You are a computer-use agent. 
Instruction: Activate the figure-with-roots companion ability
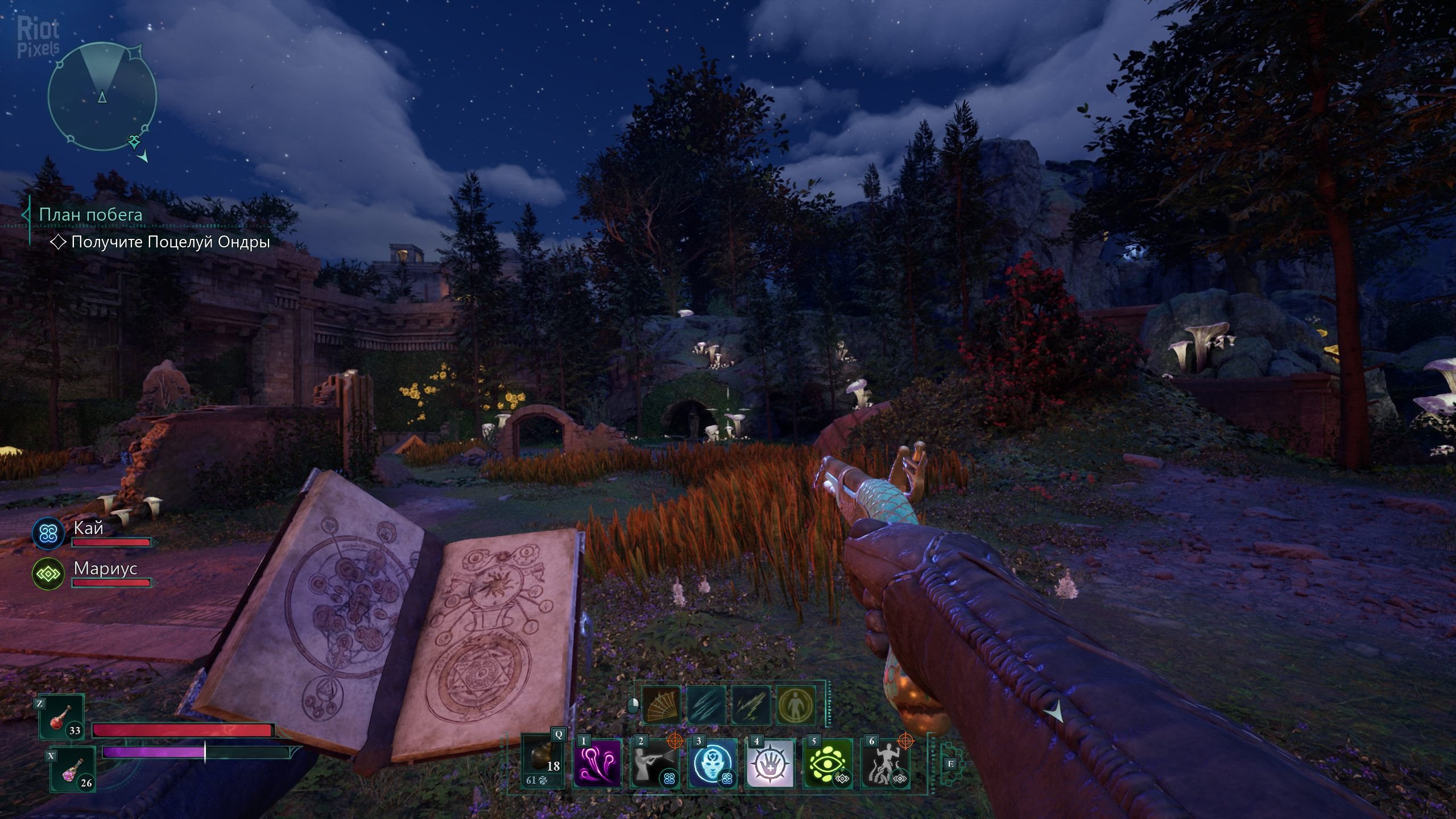click(x=885, y=762)
